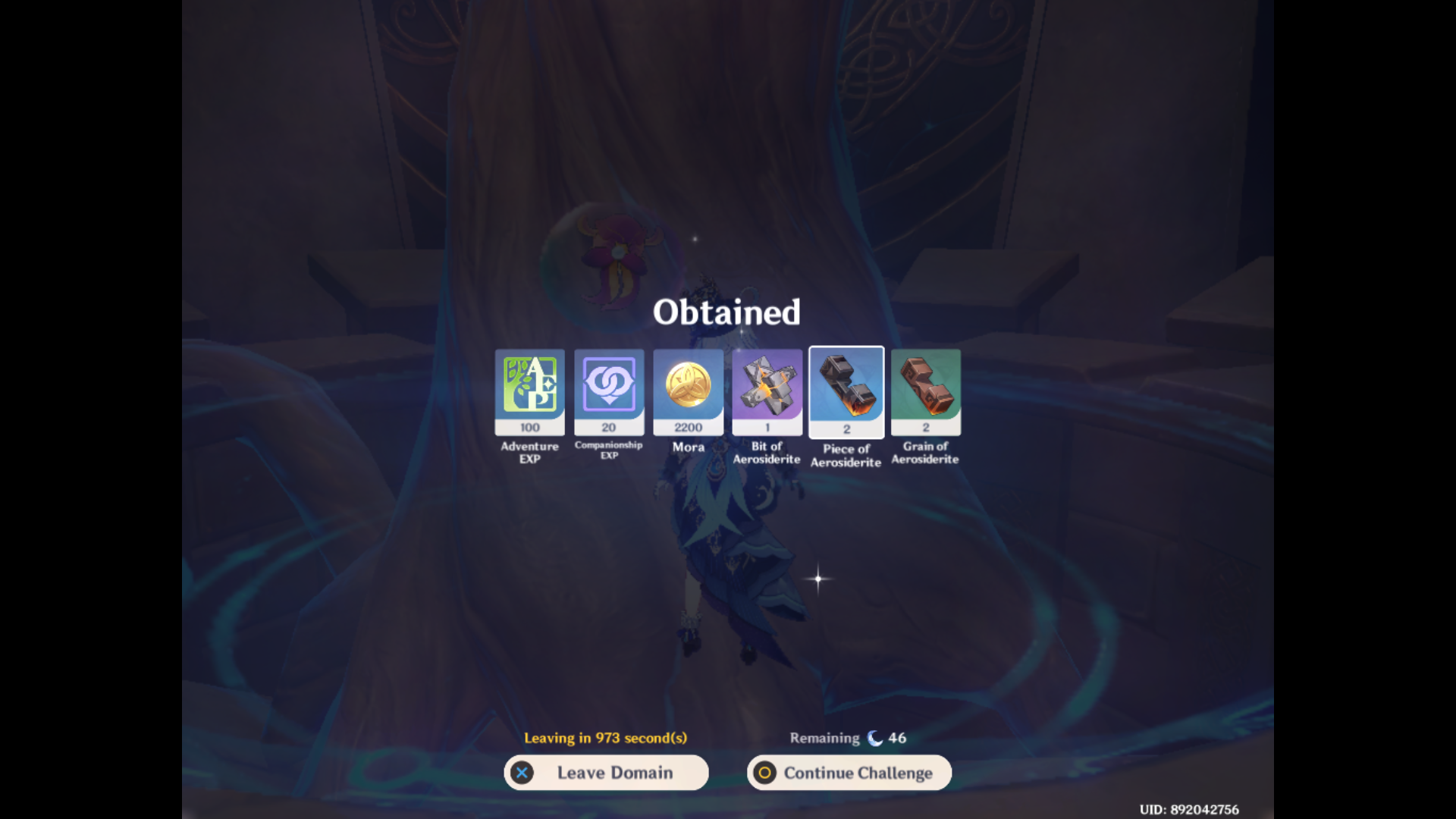Click the circle icon on Continue Challenge button
1456x819 pixels.
tap(765, 773)
